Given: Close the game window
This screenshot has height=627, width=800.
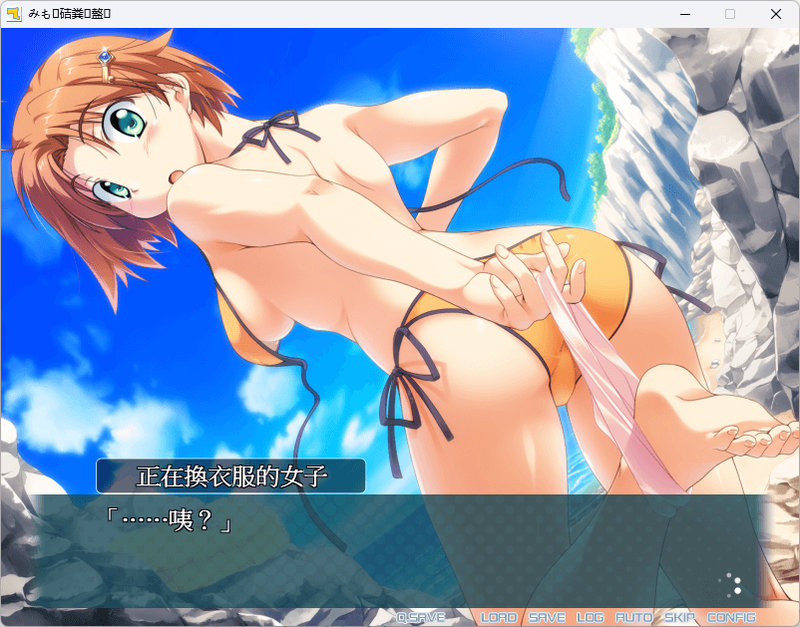Looking at the screenshot, I should (x=776, y=14).
